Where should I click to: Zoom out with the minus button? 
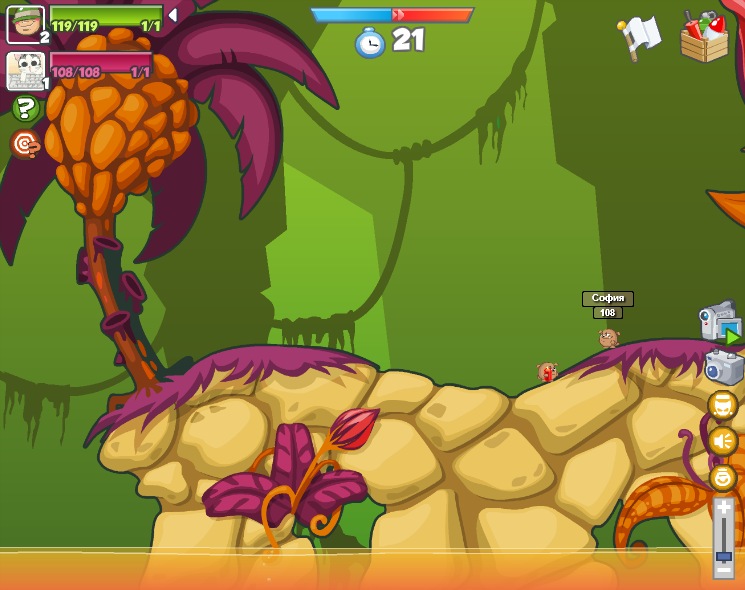pos(723,570)
